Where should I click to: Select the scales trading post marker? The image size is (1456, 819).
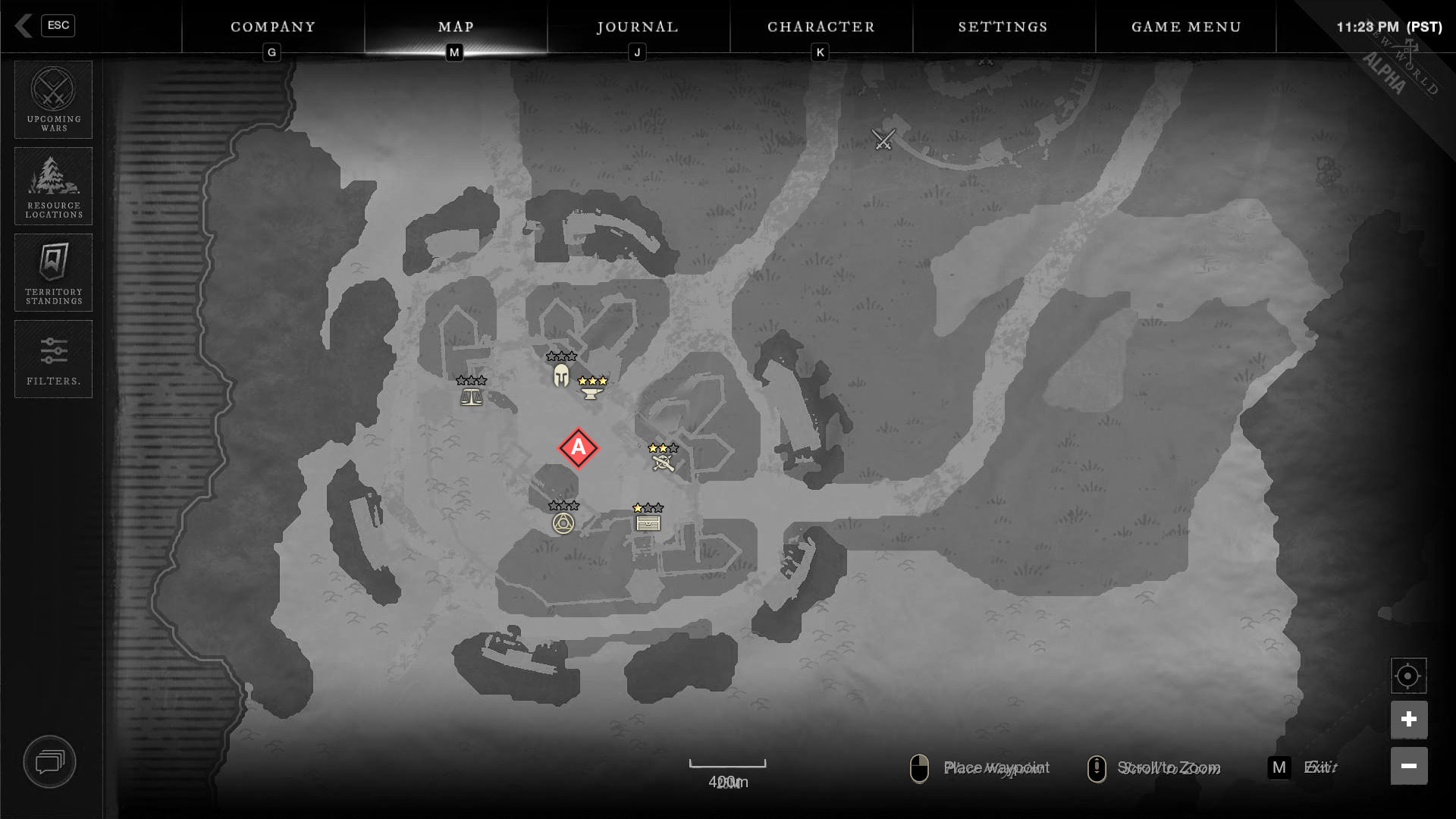click(471, 396)
